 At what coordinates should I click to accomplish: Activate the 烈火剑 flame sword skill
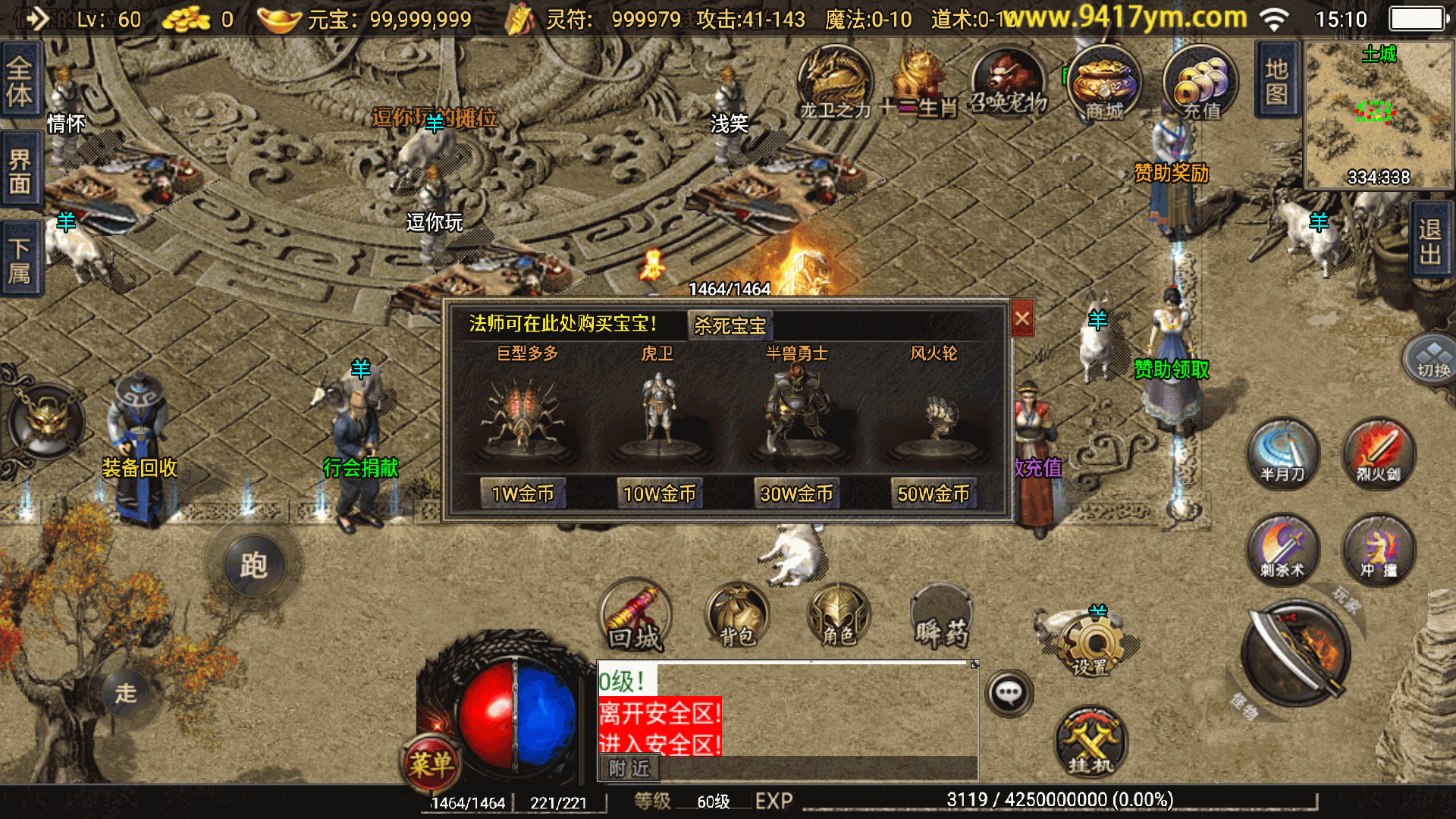click(1378, 454)
